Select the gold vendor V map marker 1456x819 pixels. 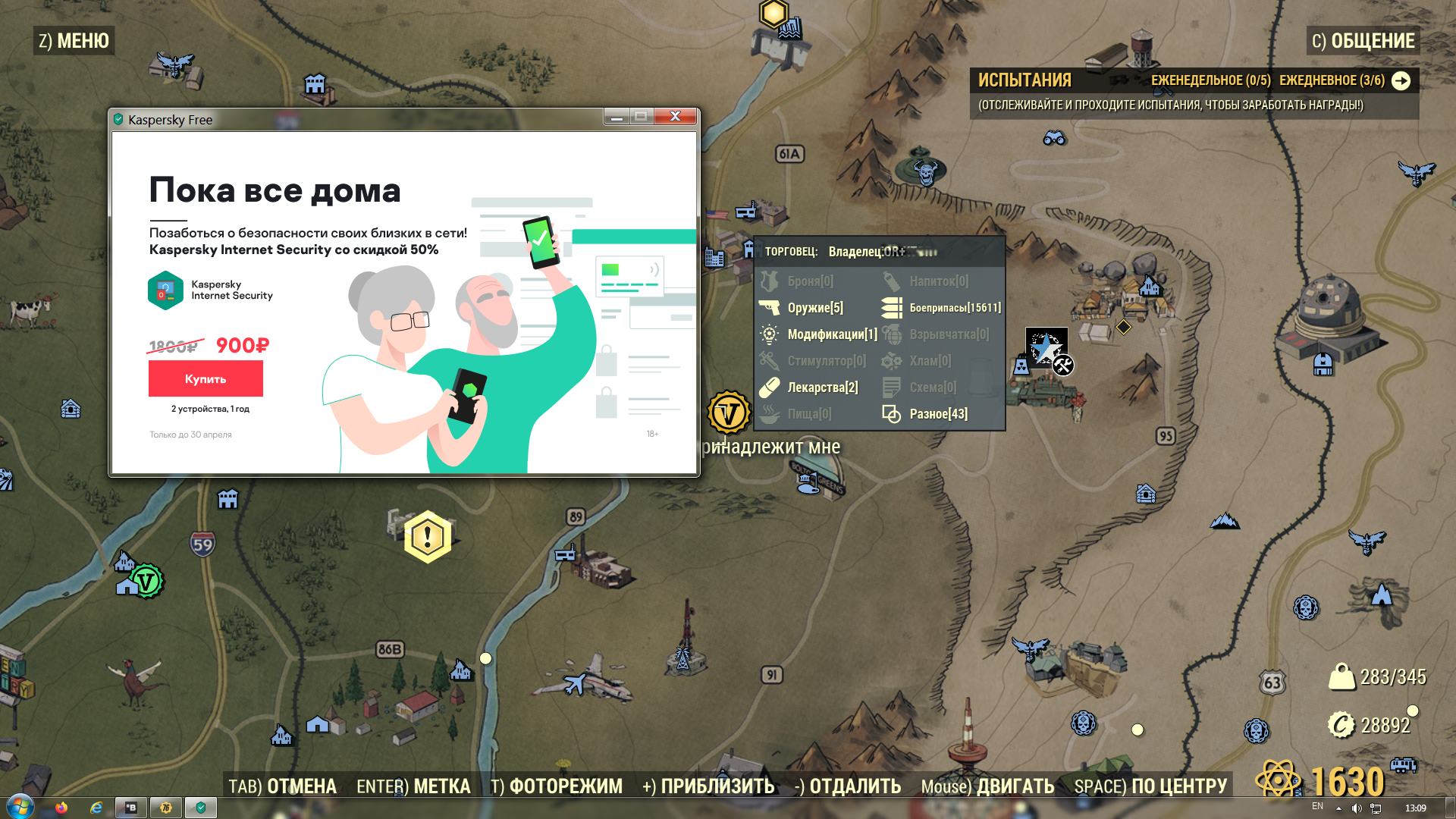(729, 413)
